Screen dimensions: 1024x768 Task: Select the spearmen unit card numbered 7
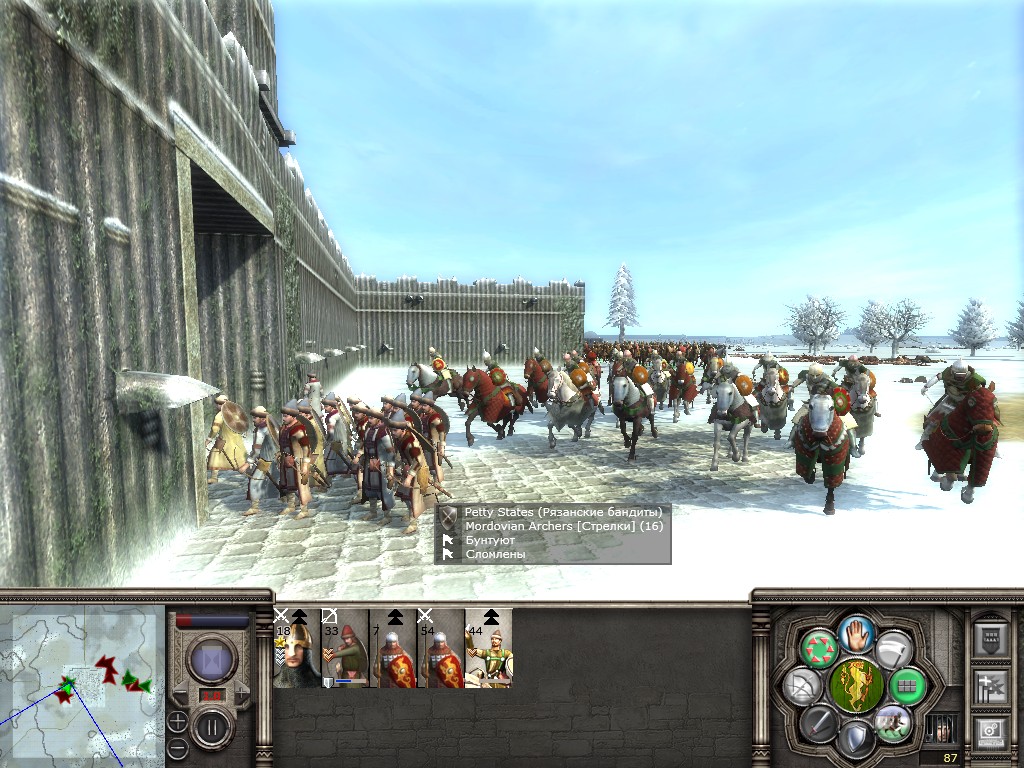click(393, 648)
